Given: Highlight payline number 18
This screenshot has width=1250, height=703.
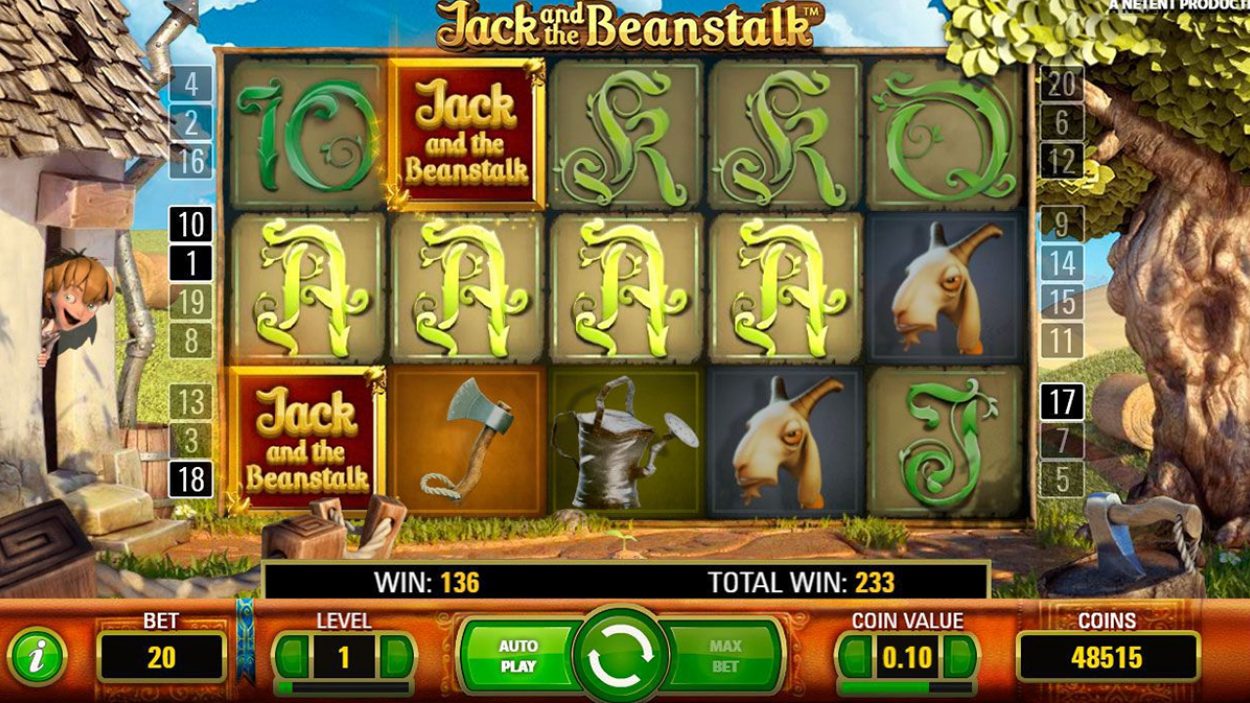Looking at the screenshot, I should point(190,479).
